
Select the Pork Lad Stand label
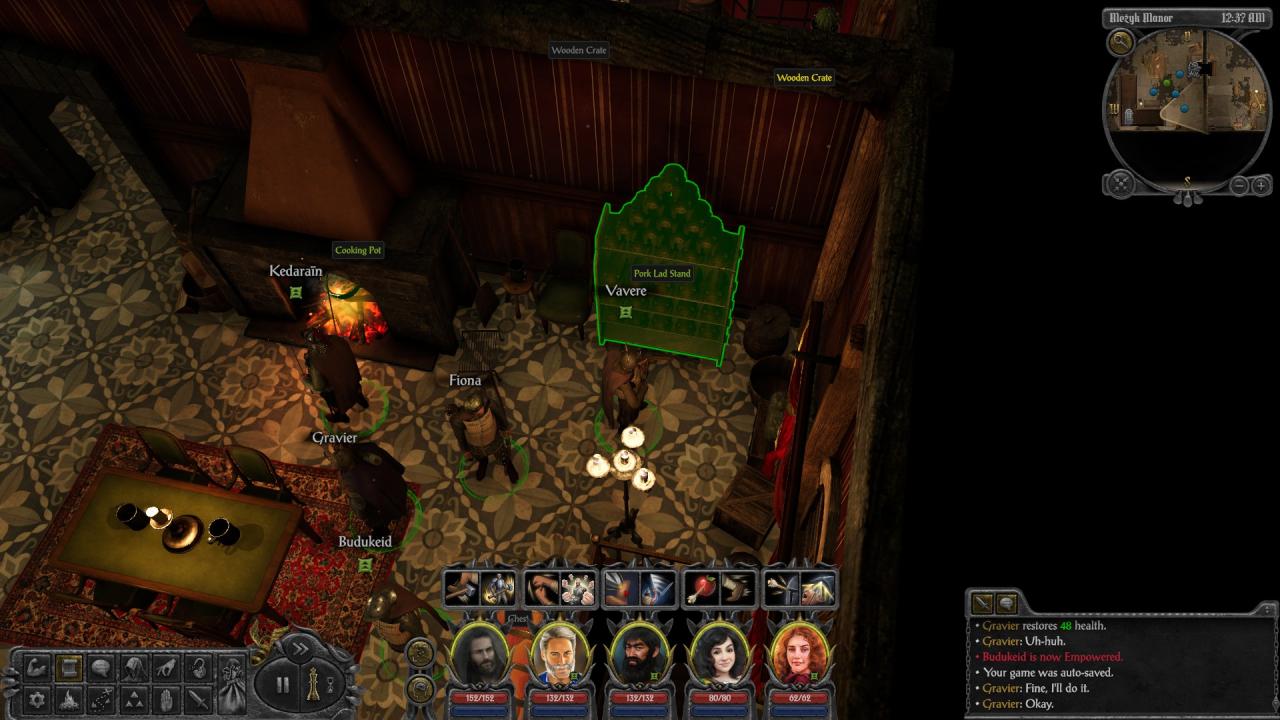pos(662,273)
